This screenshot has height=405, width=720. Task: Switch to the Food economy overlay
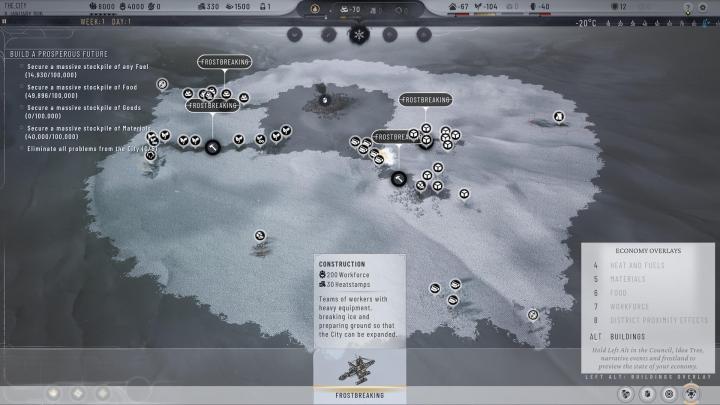point(620,293)
